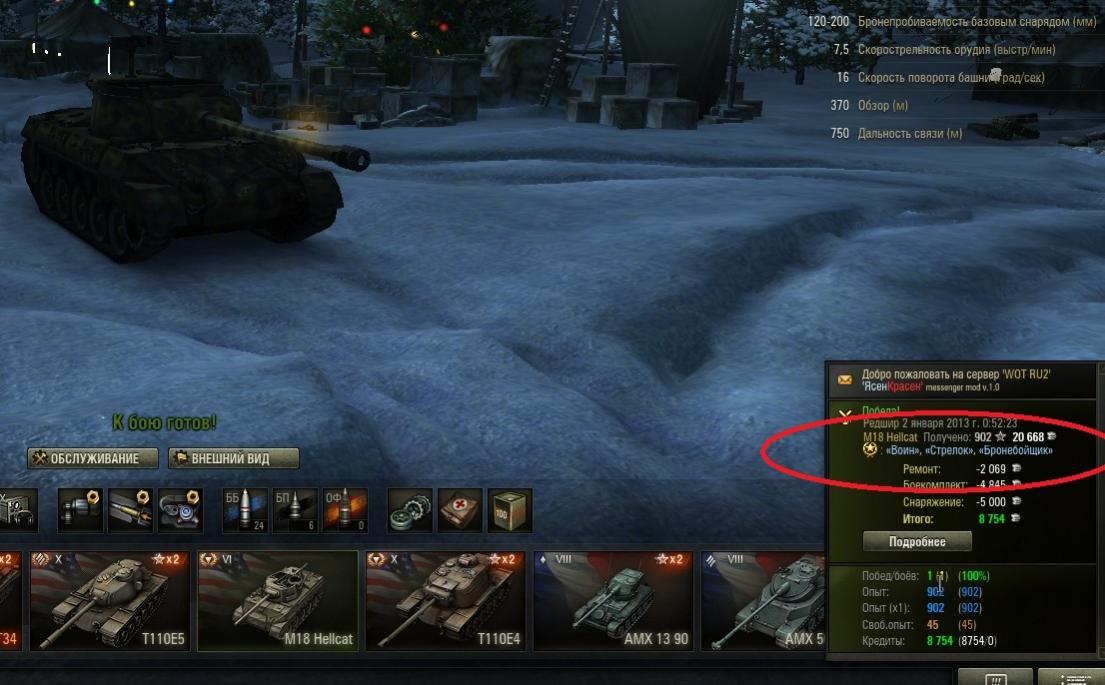The height and width of the screenshot is (685, 1105).
Task: Click the Подробнее battle details button
Action: coord(917,541)
